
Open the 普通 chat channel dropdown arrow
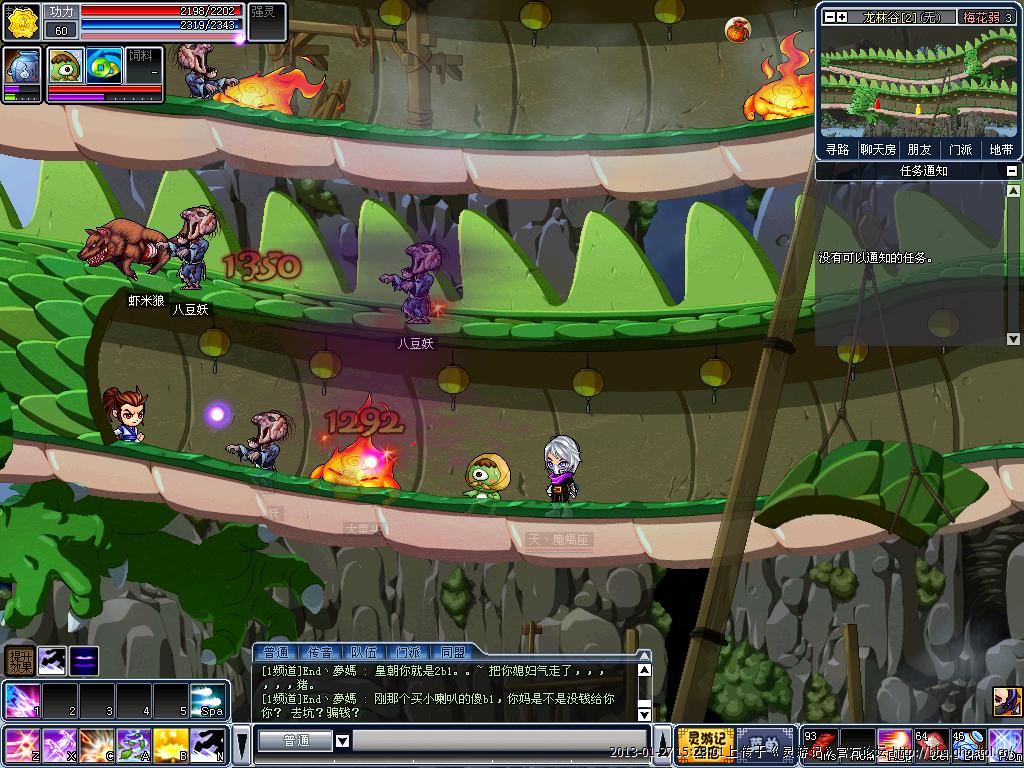(x=342, y=741)
